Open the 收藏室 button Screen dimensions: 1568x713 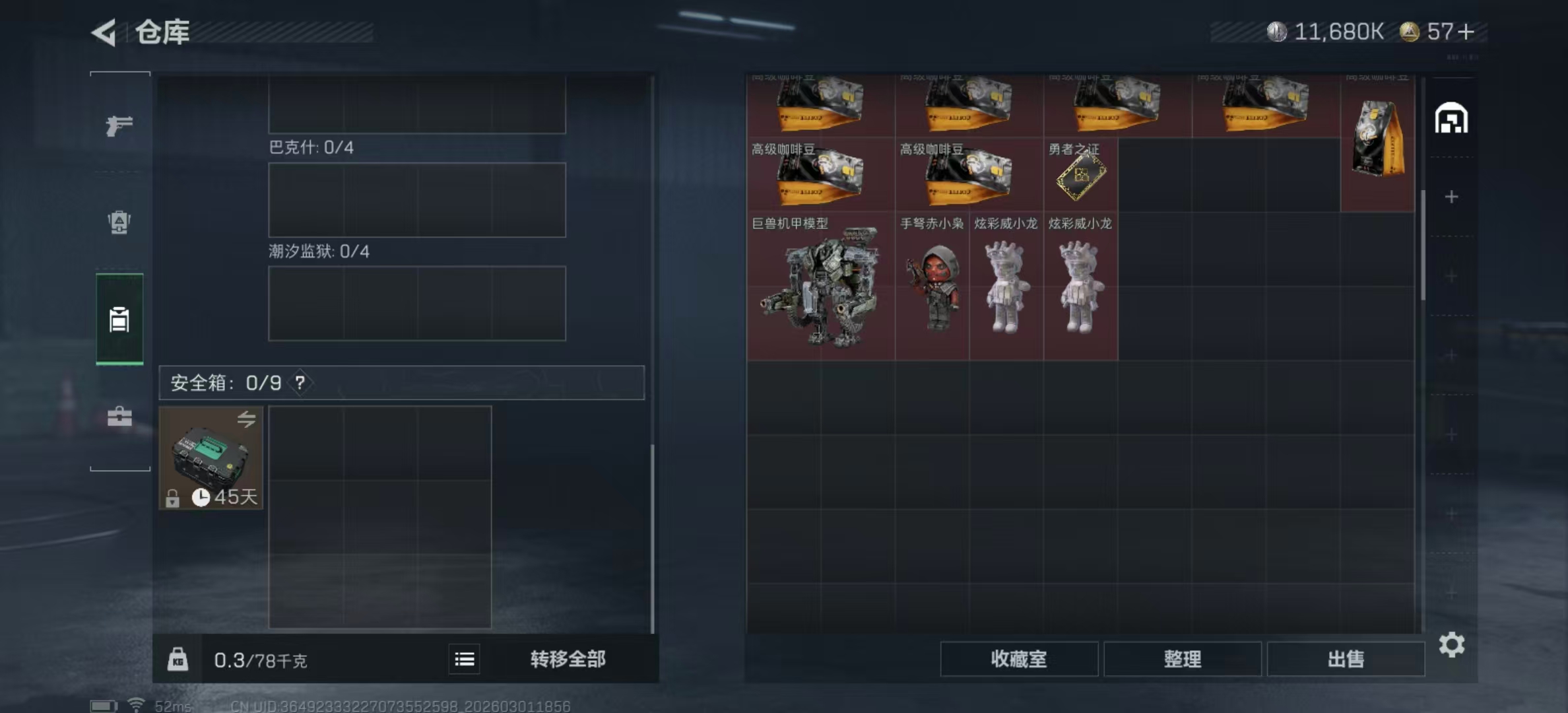[1019, 660]
